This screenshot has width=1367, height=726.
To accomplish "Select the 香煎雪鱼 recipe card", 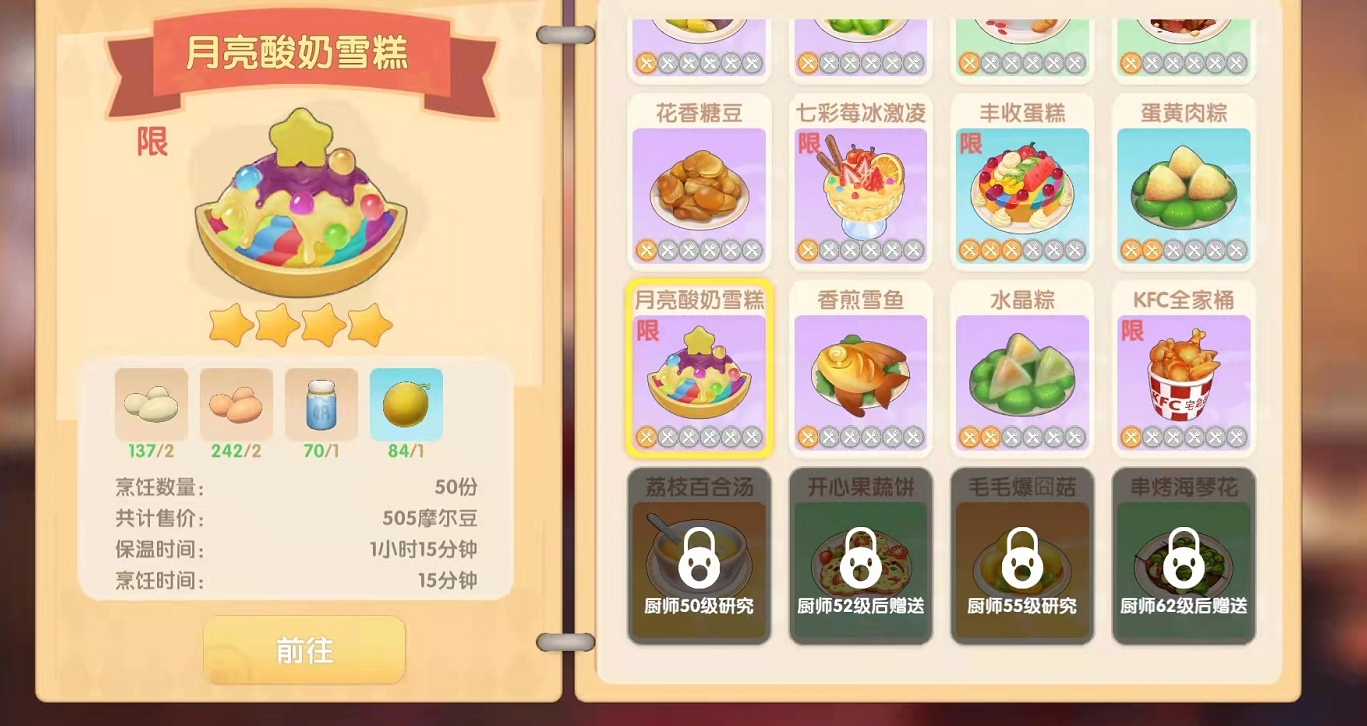I will click(x=860, y=370).
